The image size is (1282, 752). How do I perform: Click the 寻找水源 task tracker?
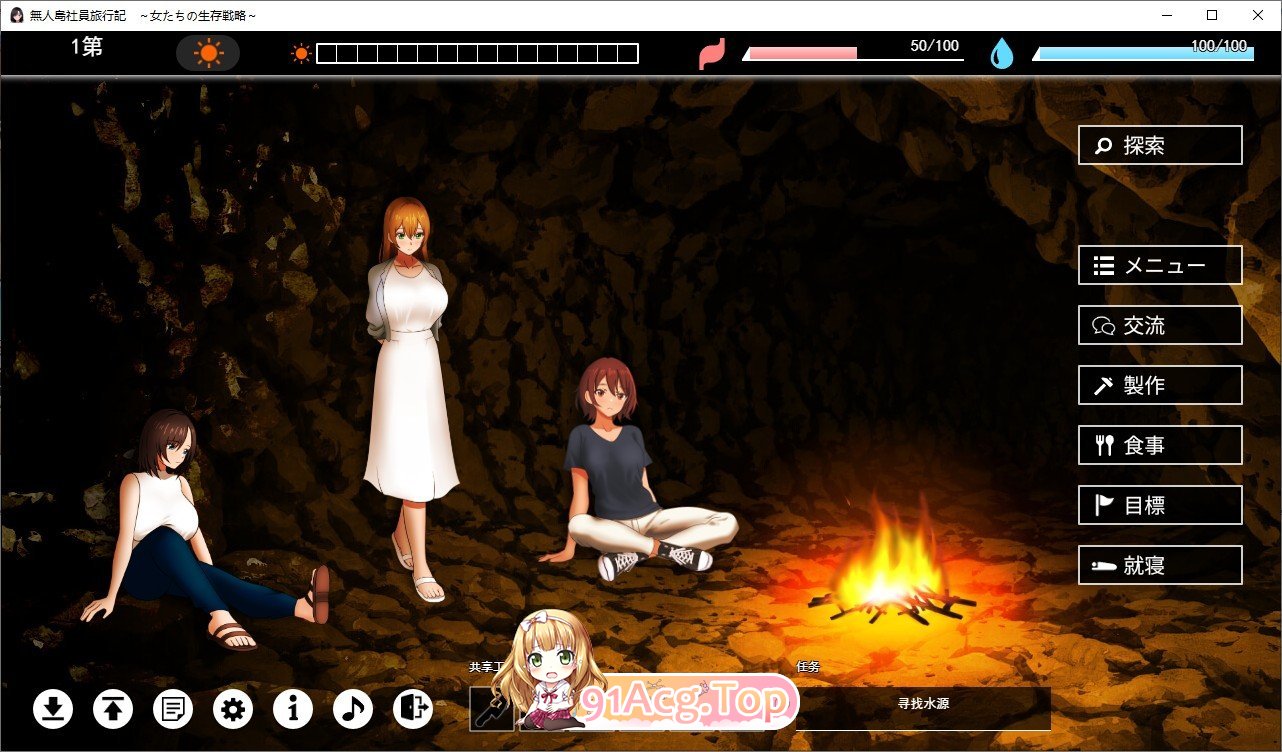coord(922,704)
